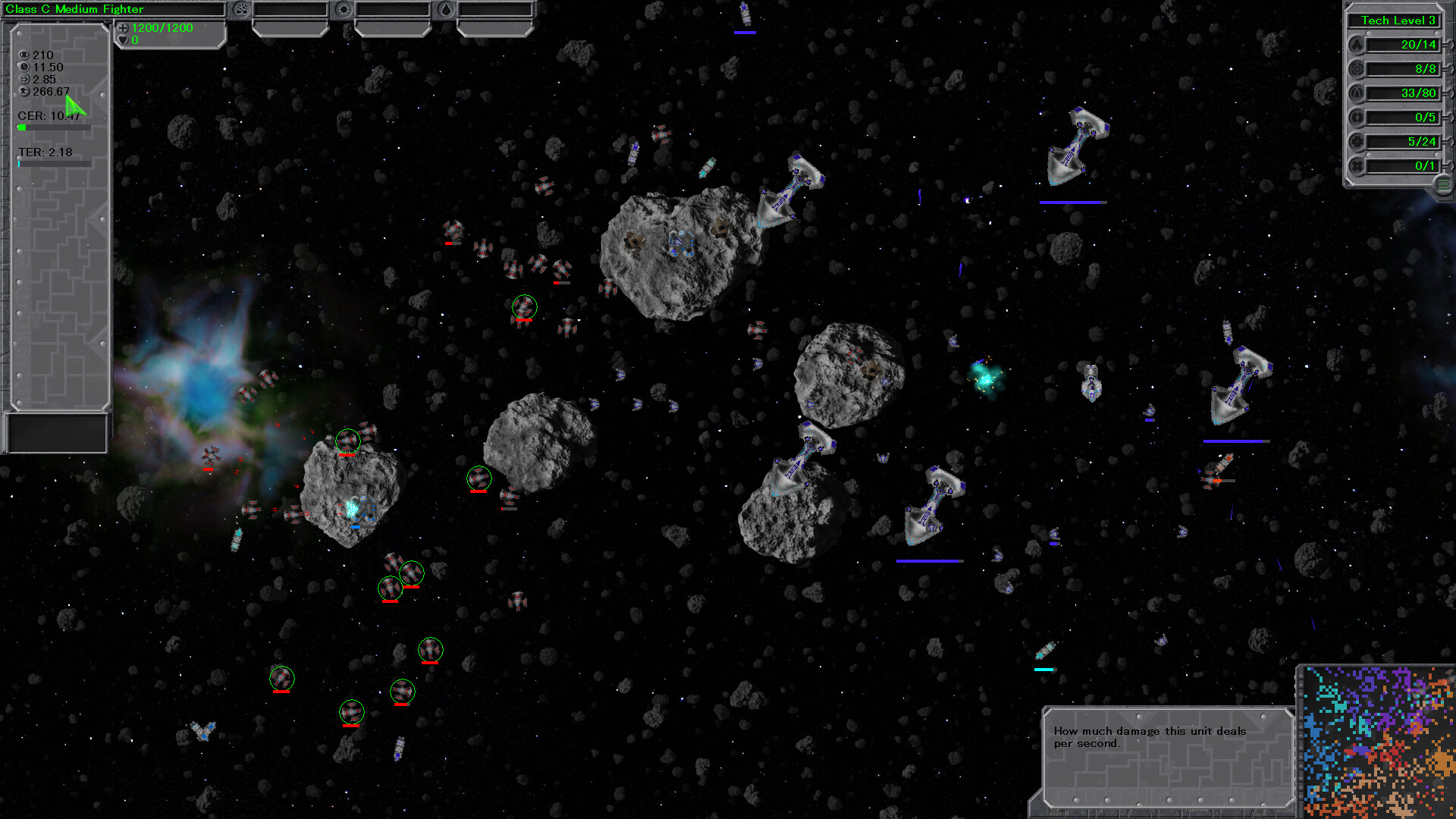Click the missile icon beside the 33/80 counter
Viewport: 1456px width, 819px height.
(x=1357, y=93)
